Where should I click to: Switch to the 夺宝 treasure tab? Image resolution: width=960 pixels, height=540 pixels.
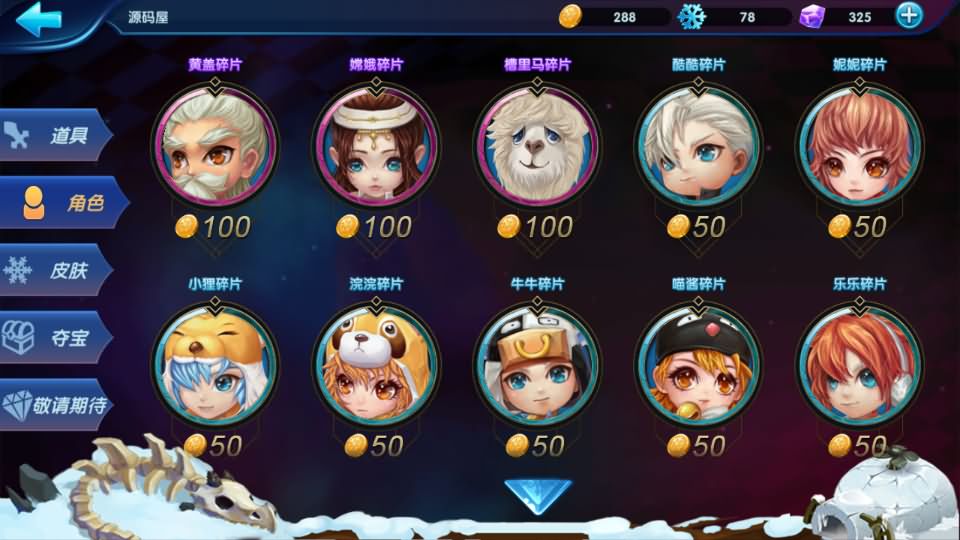(x=58, y=337)
